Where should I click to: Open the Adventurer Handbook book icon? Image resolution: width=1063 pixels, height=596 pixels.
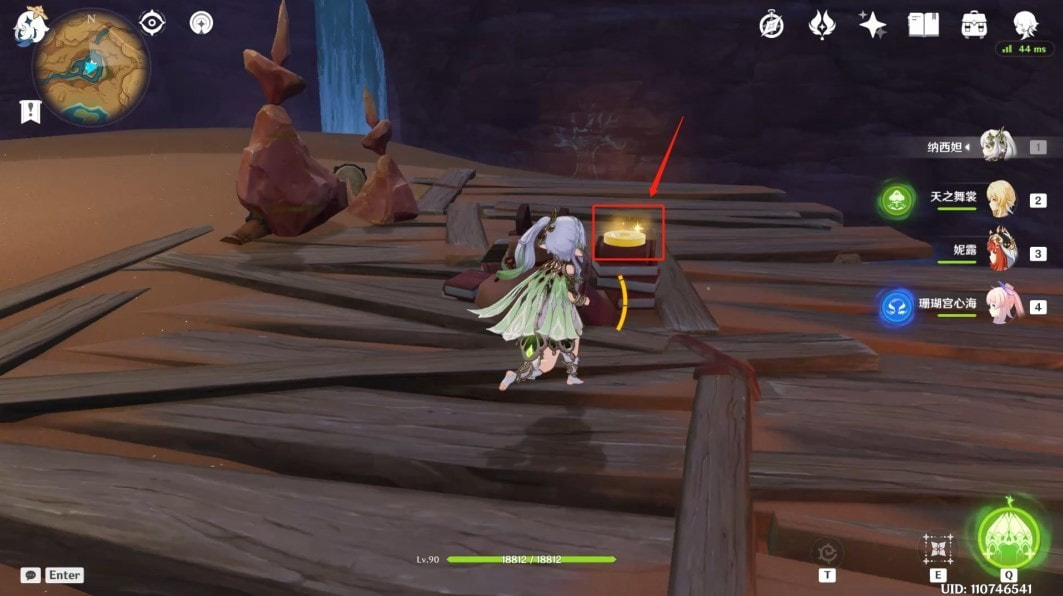[923, 25]
